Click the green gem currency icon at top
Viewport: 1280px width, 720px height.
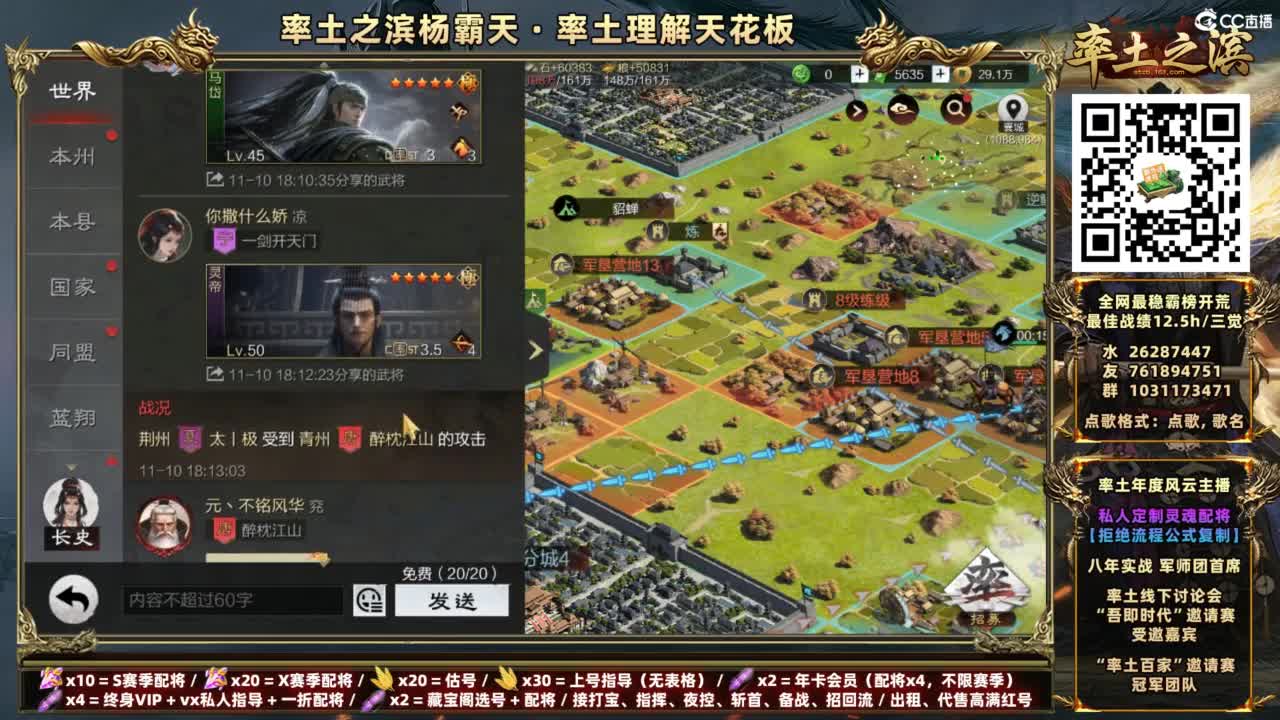800,72
